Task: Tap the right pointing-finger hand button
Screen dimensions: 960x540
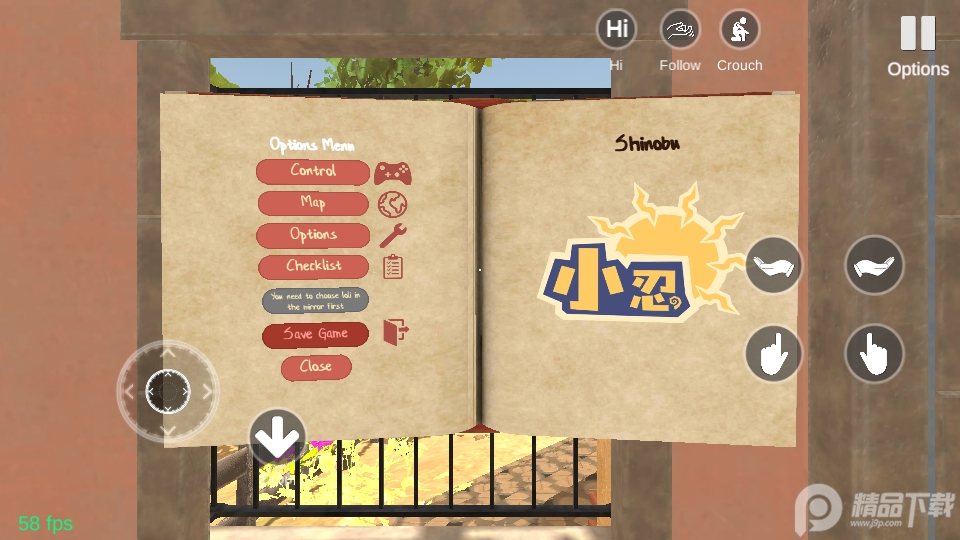Action: (x=874, y=353)
